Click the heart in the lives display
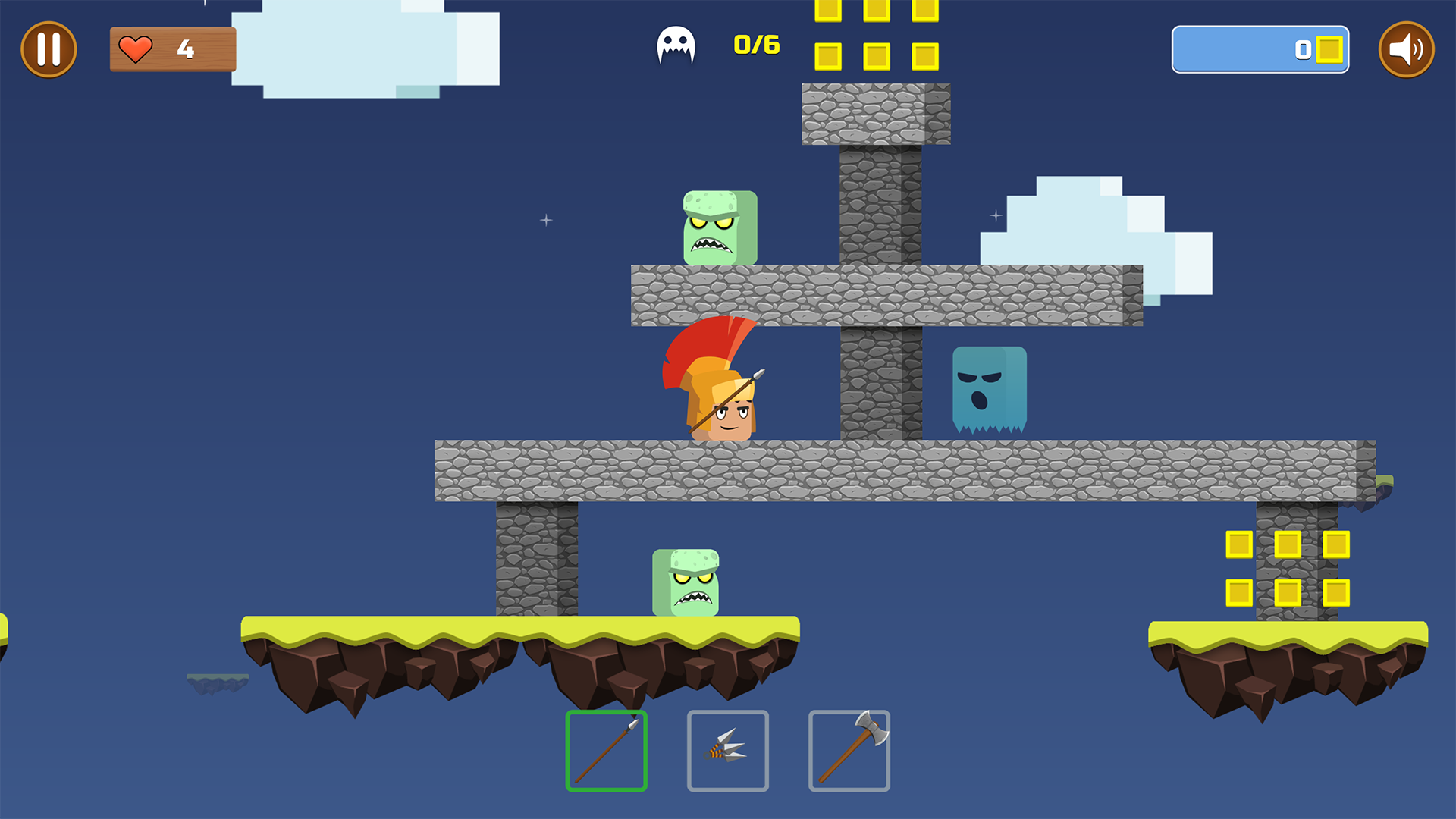This screenshot has width=1456, height=819. pos(136,49)
